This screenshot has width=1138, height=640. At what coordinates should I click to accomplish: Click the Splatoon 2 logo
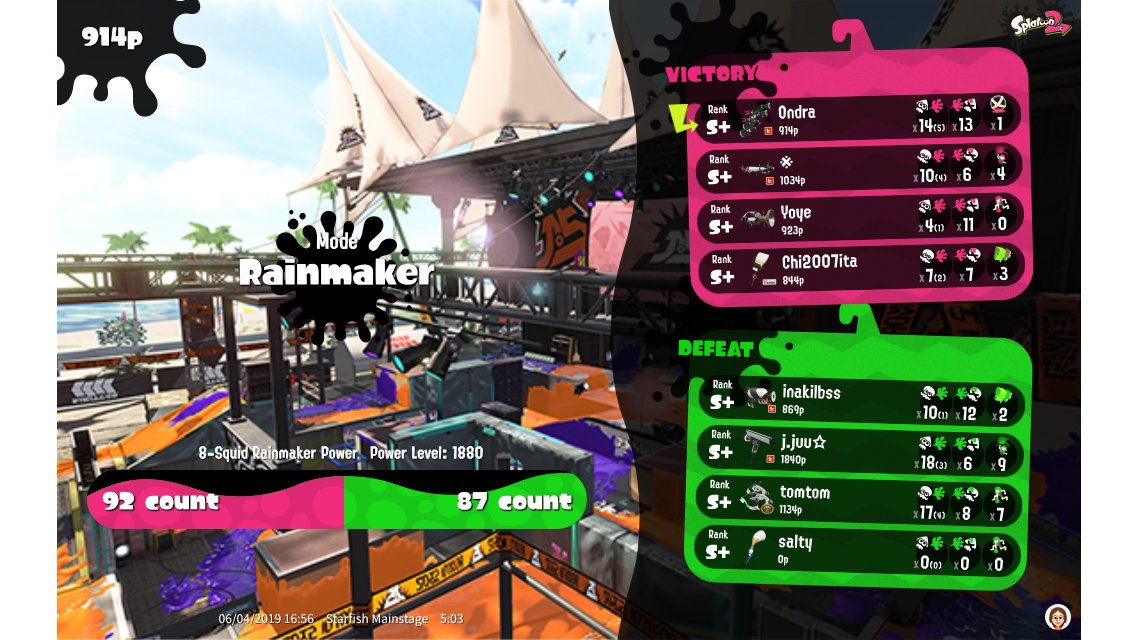pos(1040,26)
